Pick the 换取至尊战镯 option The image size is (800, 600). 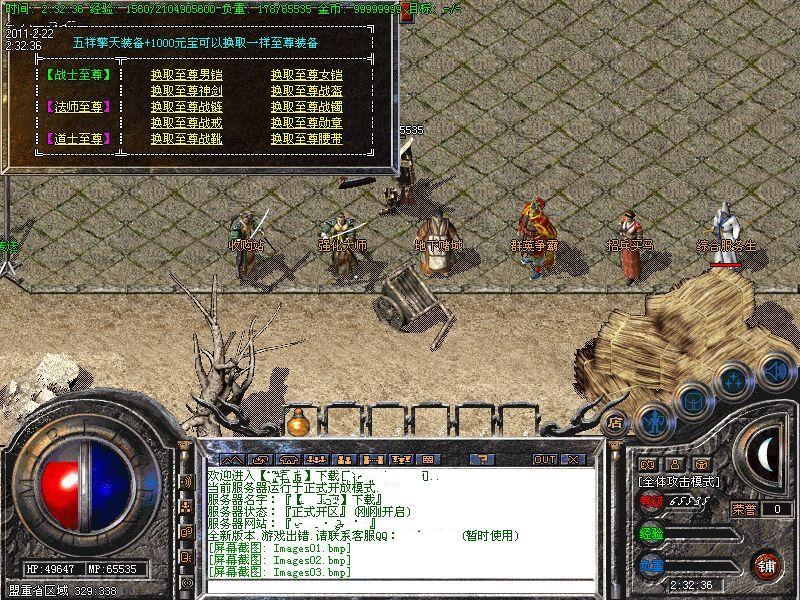click(306, 107)
